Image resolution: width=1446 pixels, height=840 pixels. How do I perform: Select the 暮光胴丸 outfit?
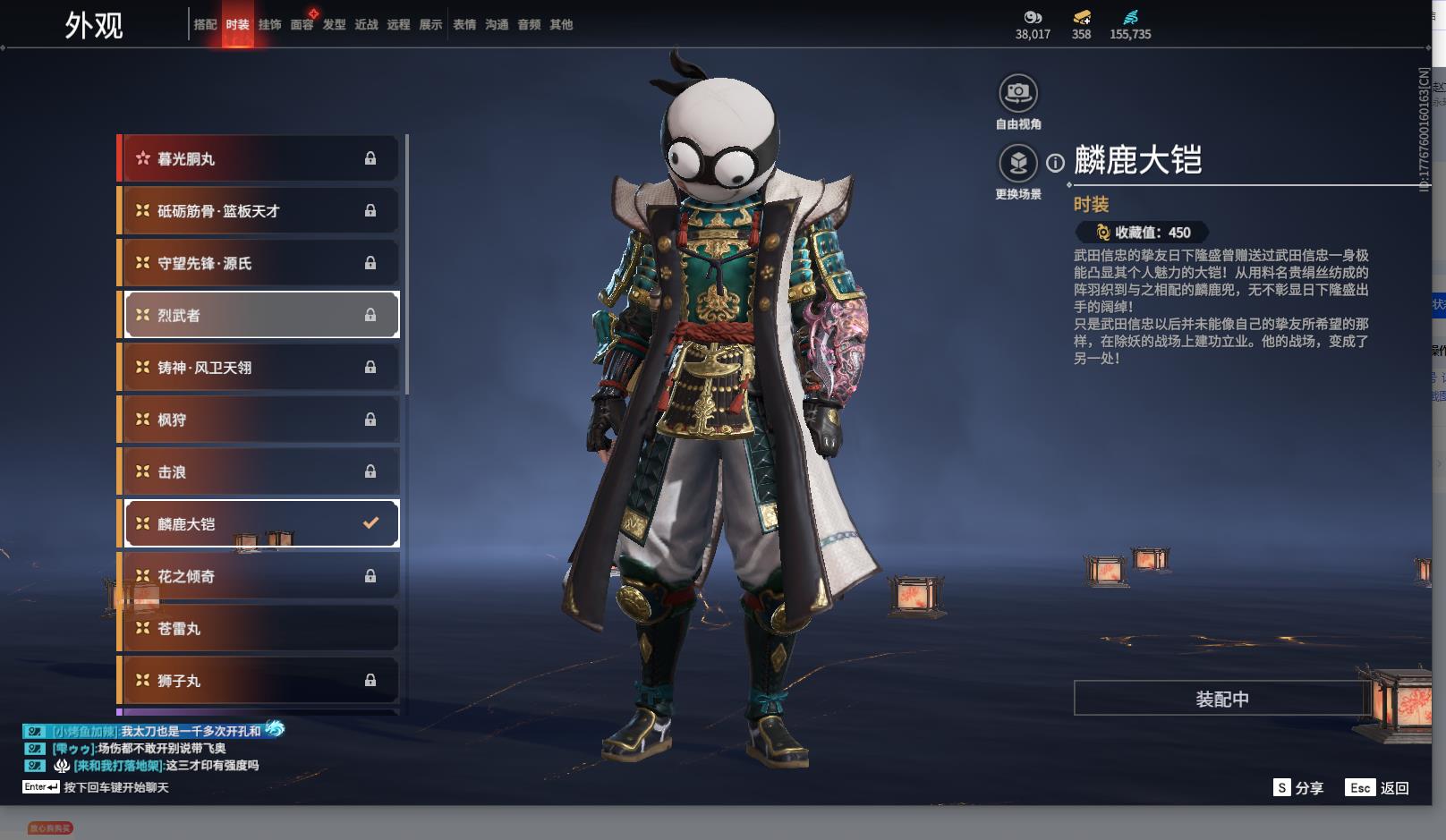point(259,158)
